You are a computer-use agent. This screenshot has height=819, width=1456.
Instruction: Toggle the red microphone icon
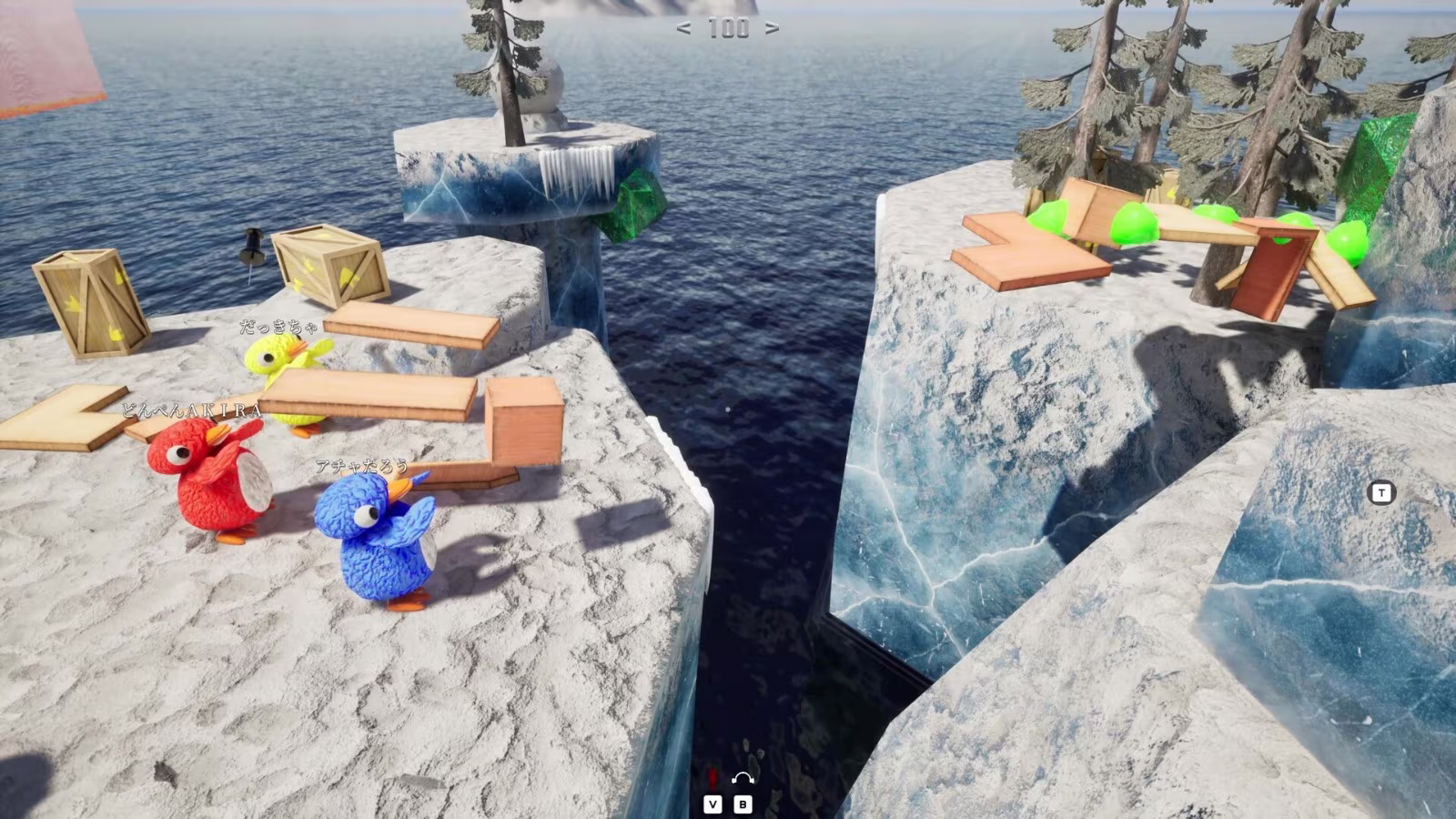[x=713, y=779]
